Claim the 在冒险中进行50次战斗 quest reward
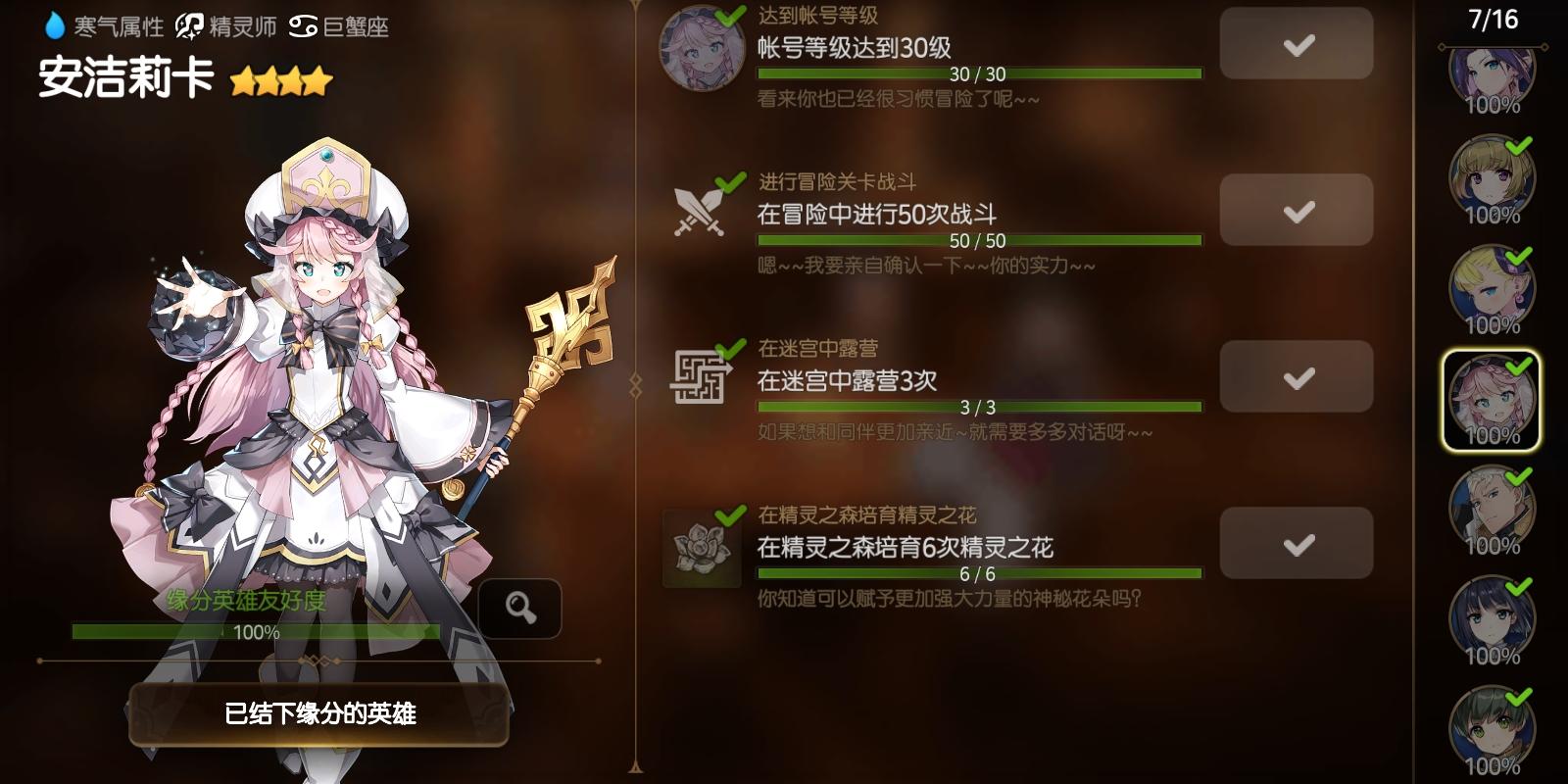Screen dimensions: 1568x784 1296,210
